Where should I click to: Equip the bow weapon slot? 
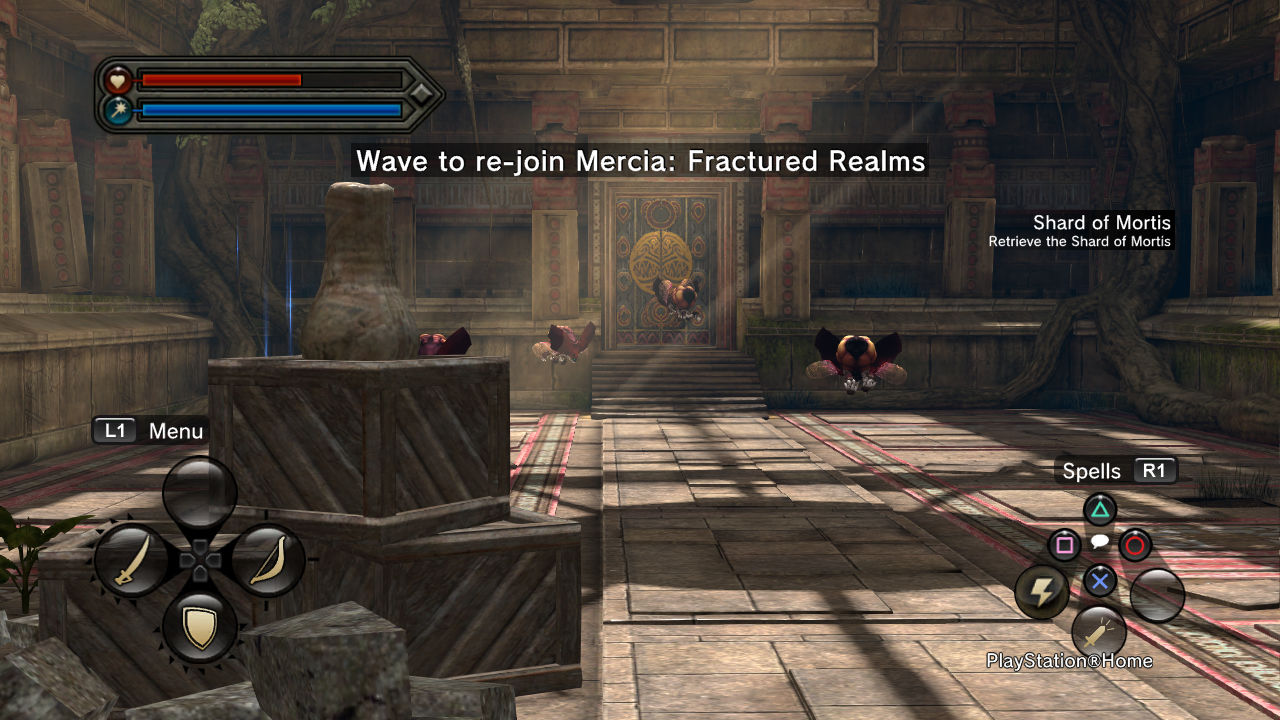(267, 562)
